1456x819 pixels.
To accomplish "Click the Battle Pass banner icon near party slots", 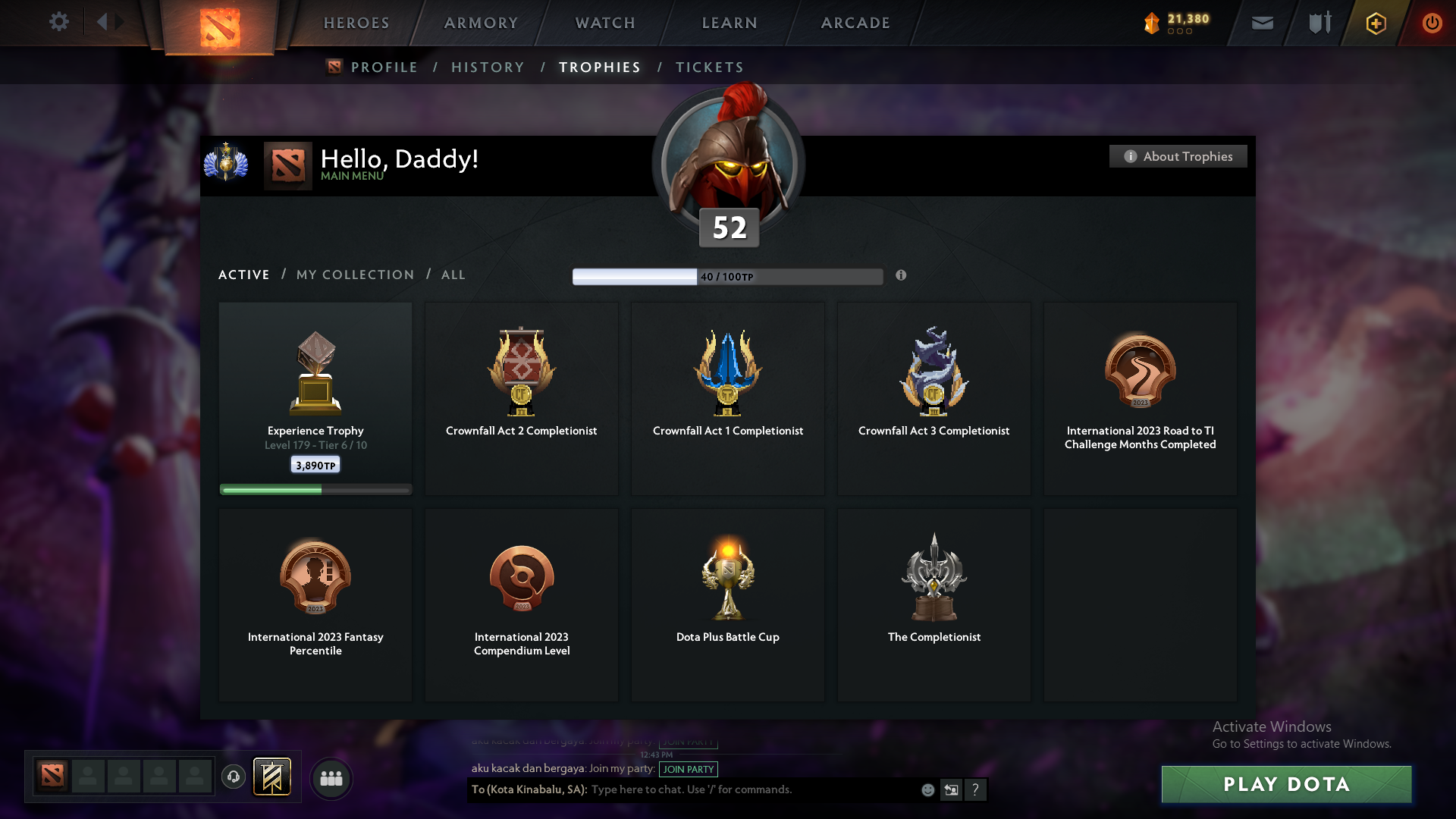I will (272, 777).
